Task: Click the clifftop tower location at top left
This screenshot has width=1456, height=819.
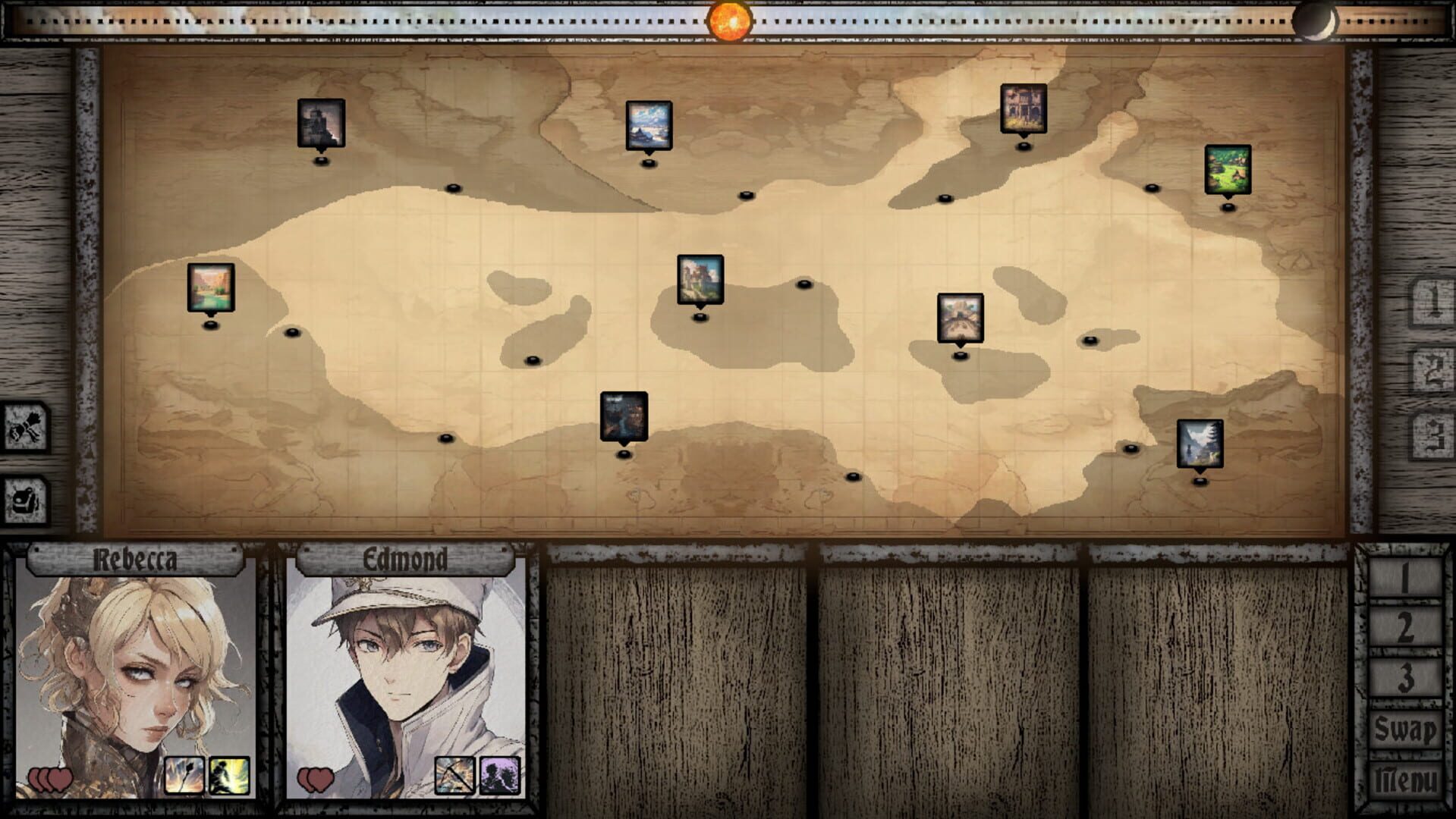Action: click(x=322, y=123)
